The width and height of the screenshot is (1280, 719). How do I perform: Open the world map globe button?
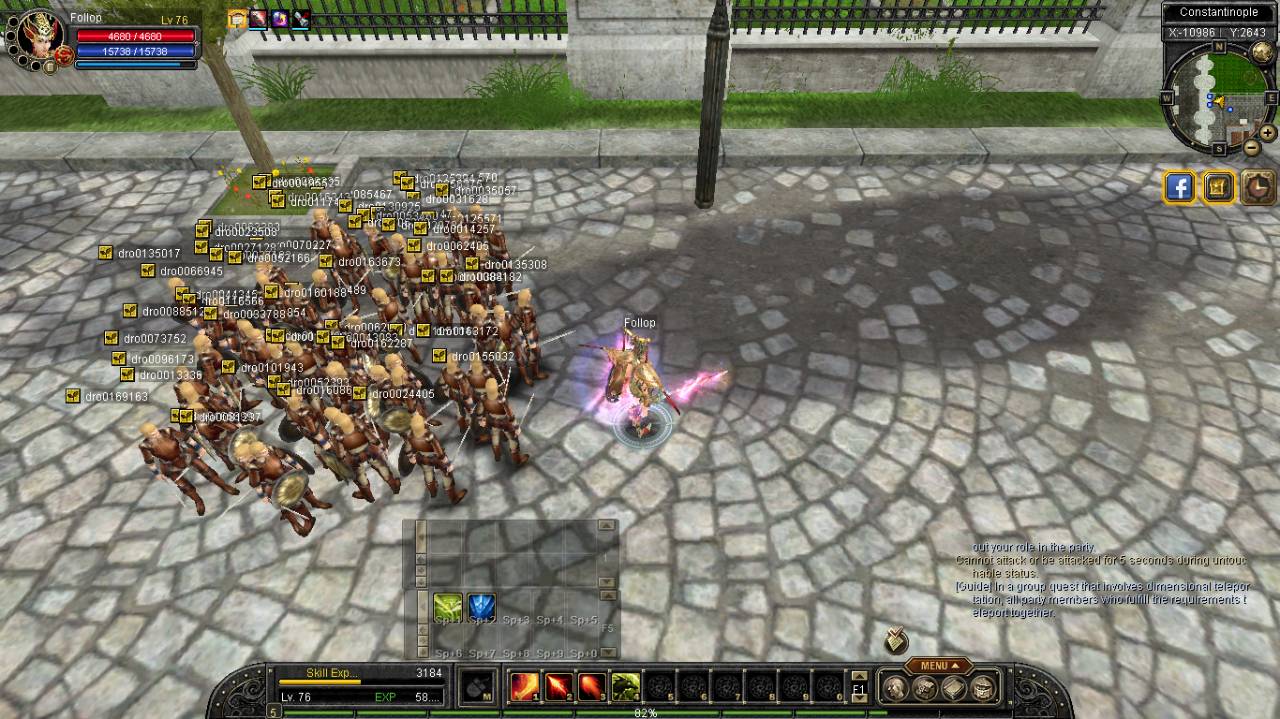click(x=1263, y=52)
